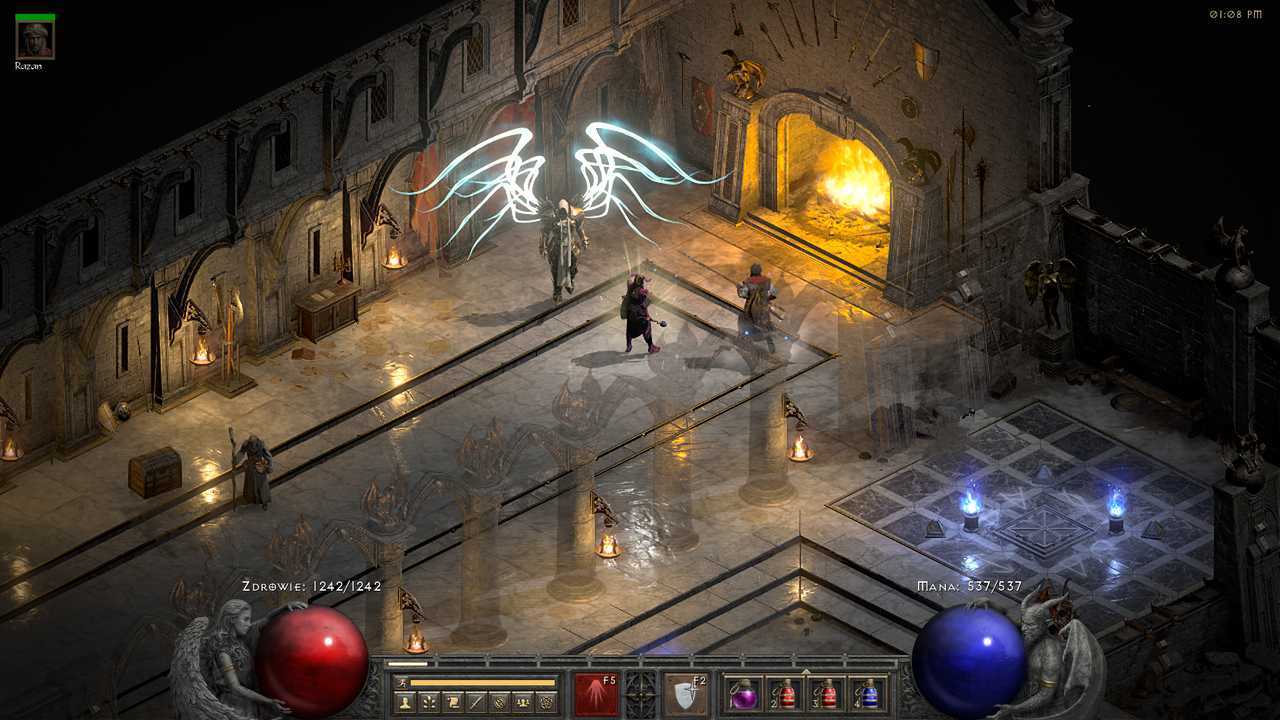Toggle the run/walk icon beside stamina bar
Screen dimensions: 1280x720
click(401, 683)
